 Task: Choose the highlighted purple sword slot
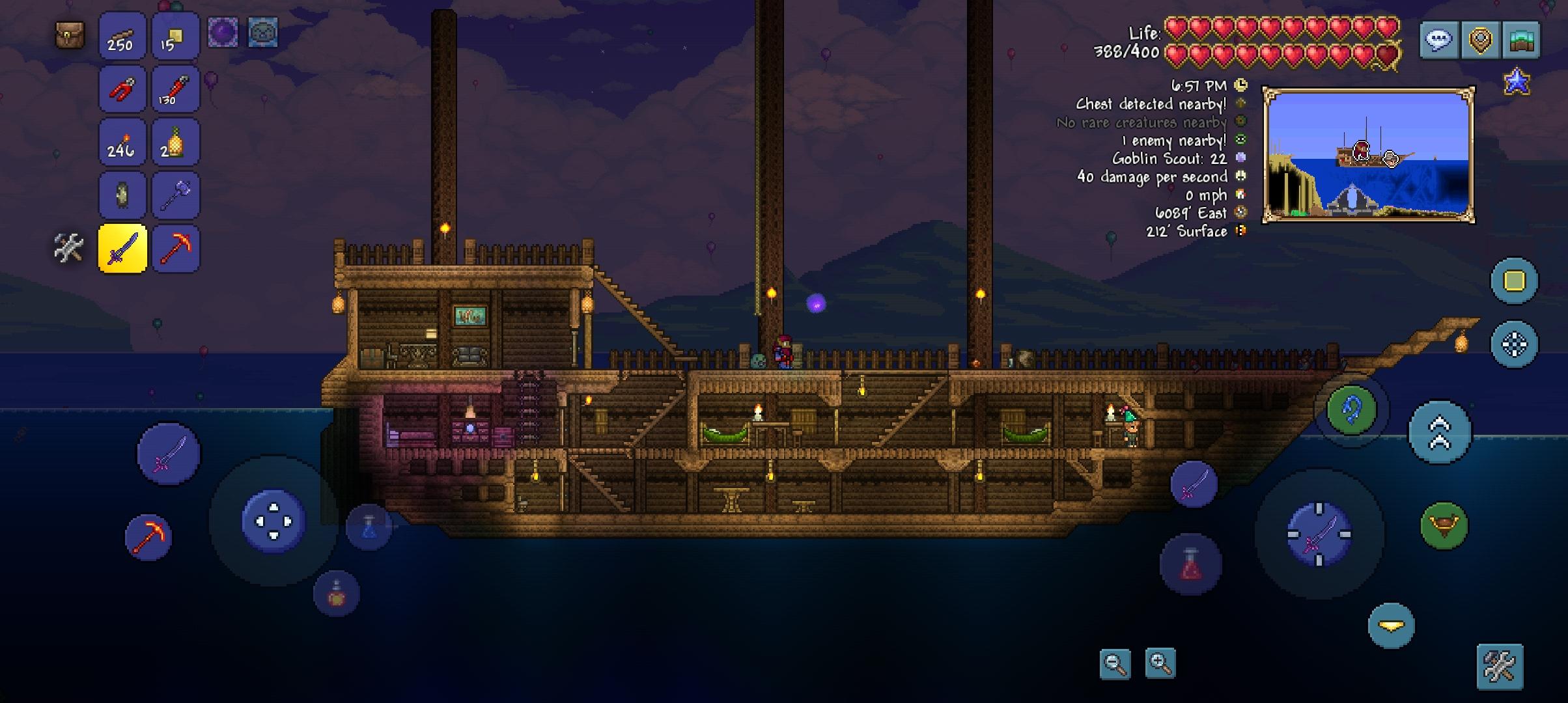point(122,249)
